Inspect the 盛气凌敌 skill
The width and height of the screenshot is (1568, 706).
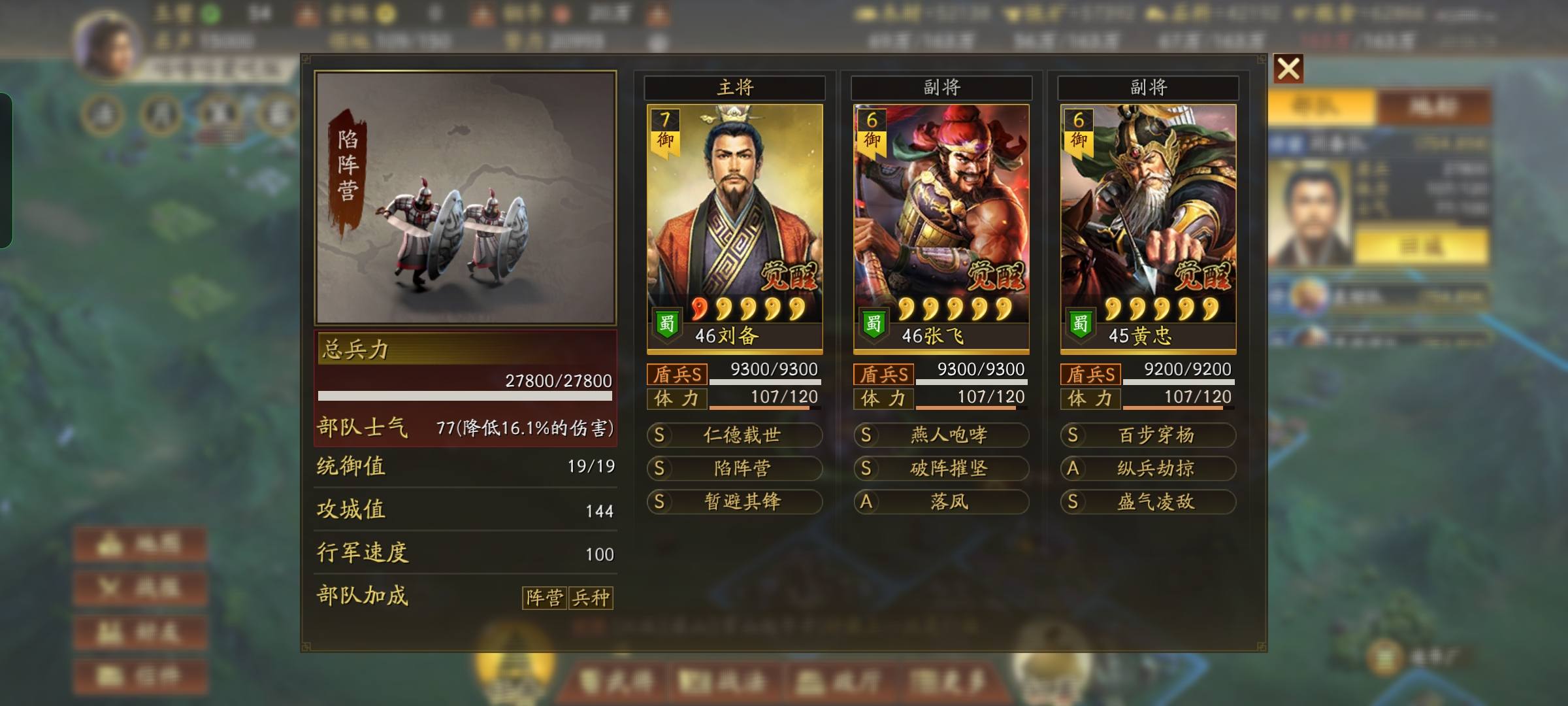click(x=1148, y=502)
